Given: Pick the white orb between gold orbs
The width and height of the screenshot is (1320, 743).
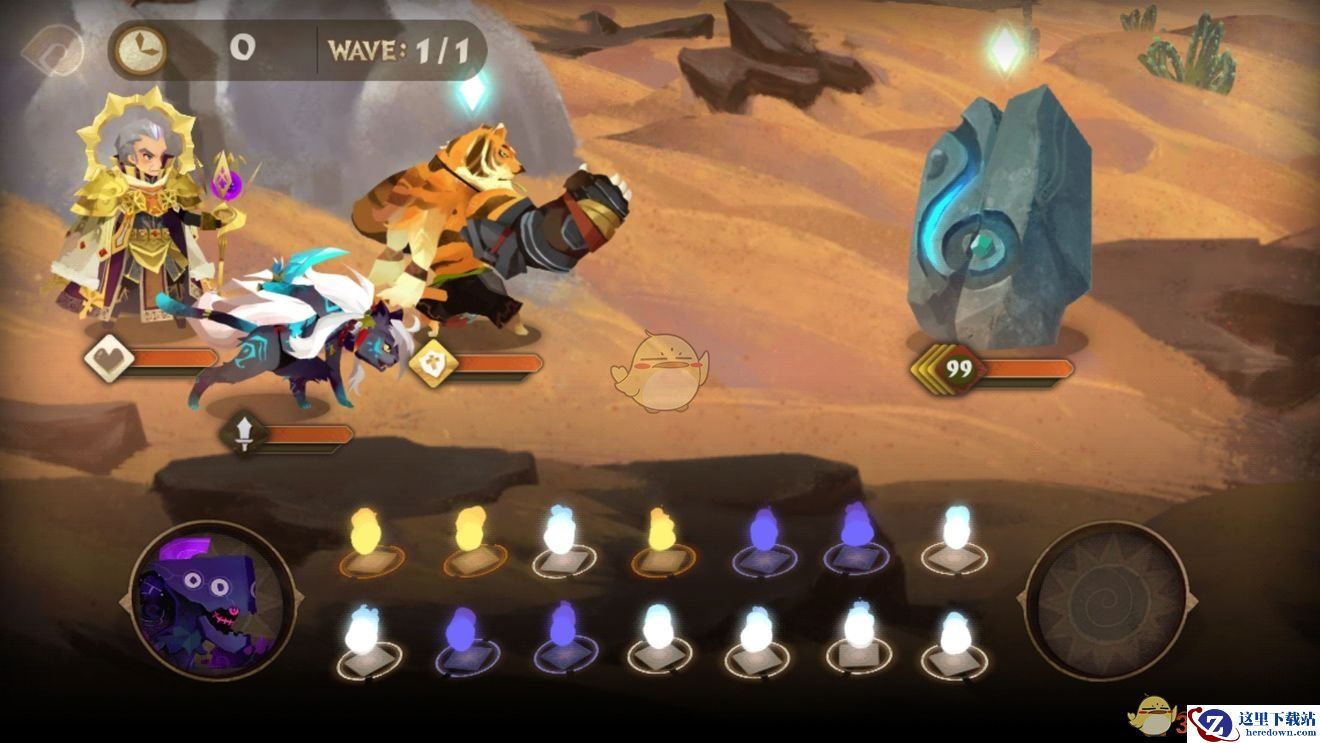Looking at the screenshot, I should click(x=564, y=542).
